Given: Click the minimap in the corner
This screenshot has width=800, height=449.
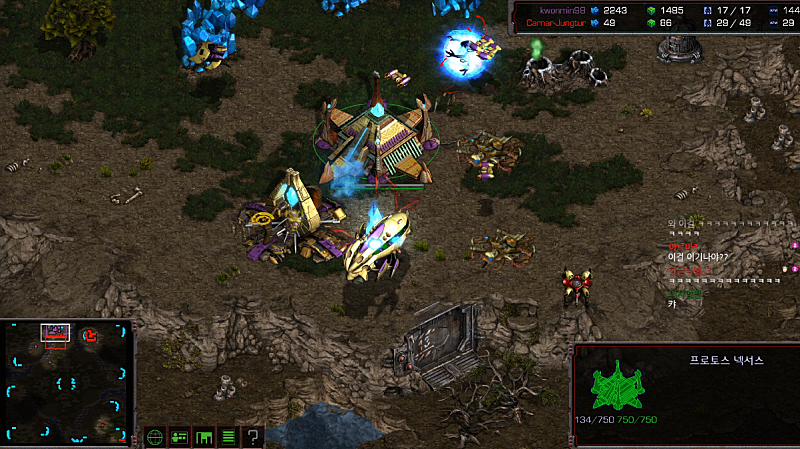Looking at the screenshot, I should point(67,381).
